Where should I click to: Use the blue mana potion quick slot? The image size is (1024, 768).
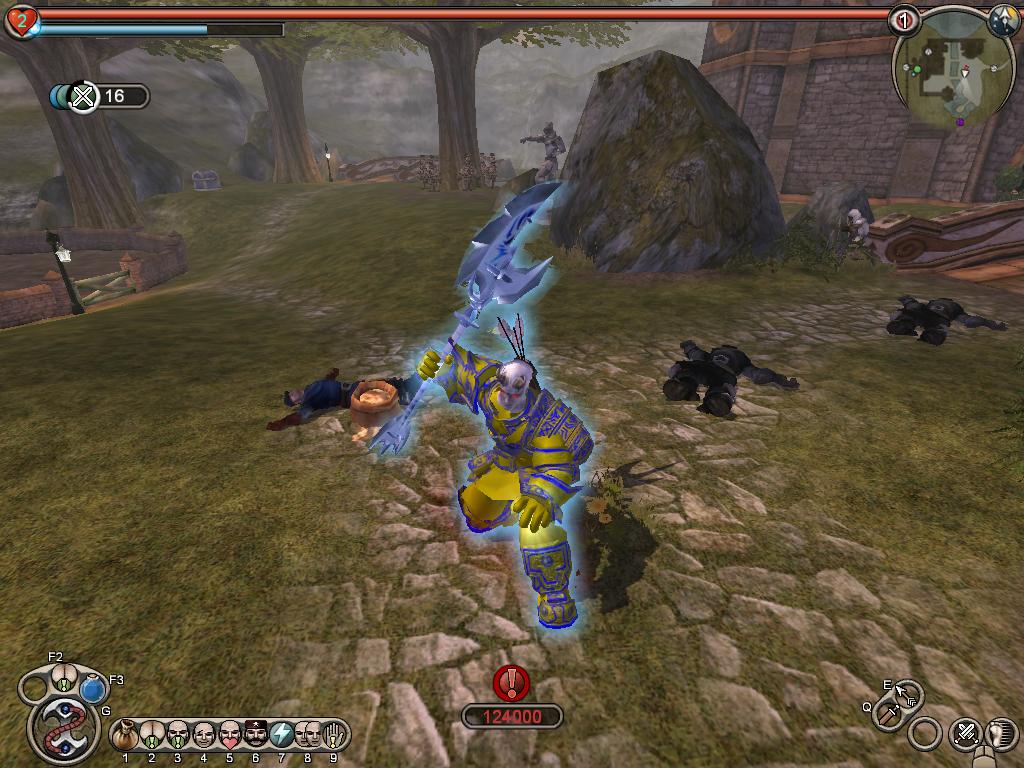point(93,689)
